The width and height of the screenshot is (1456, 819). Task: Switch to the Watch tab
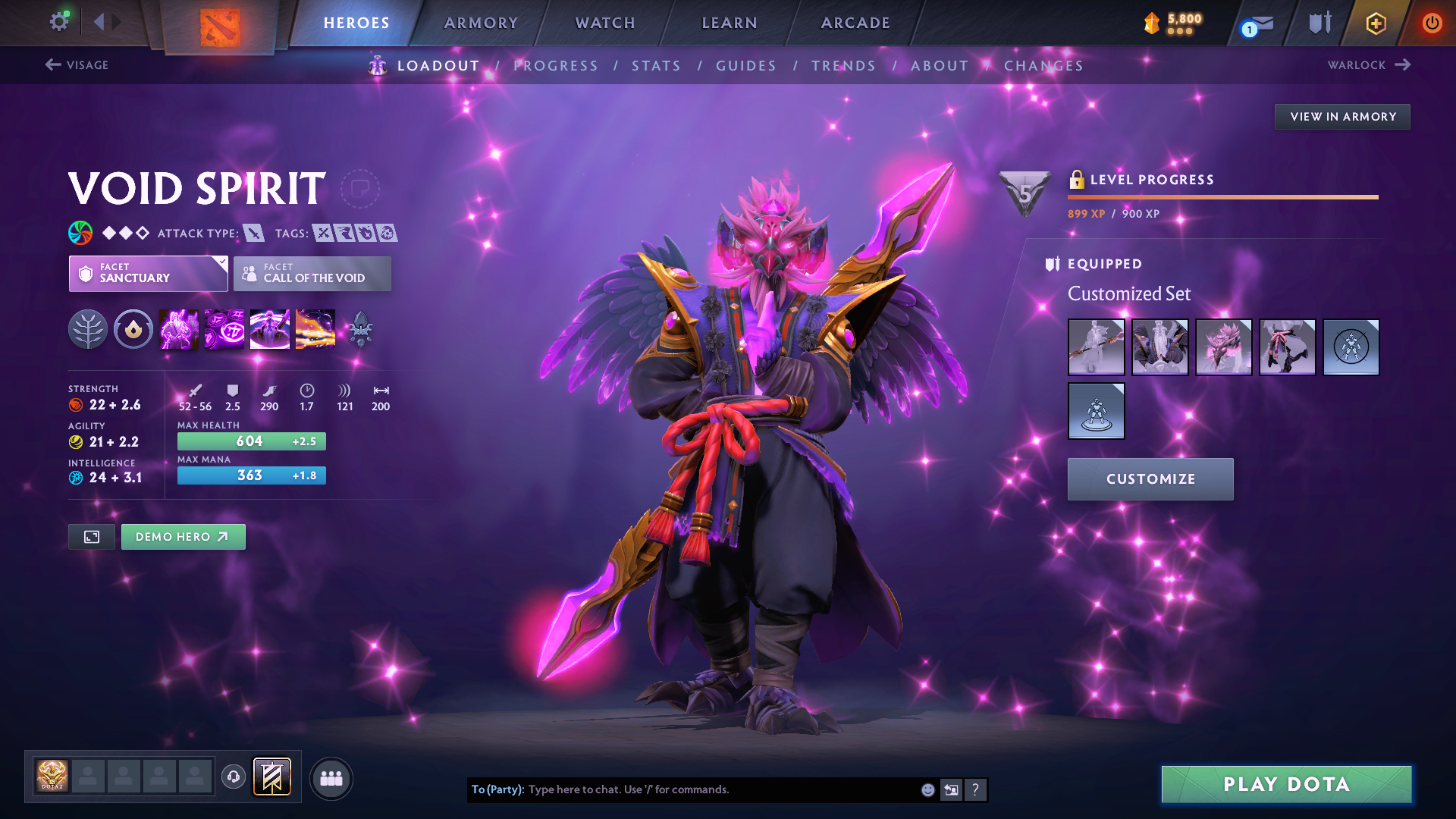pyautogui.click(x=605, y=23)
